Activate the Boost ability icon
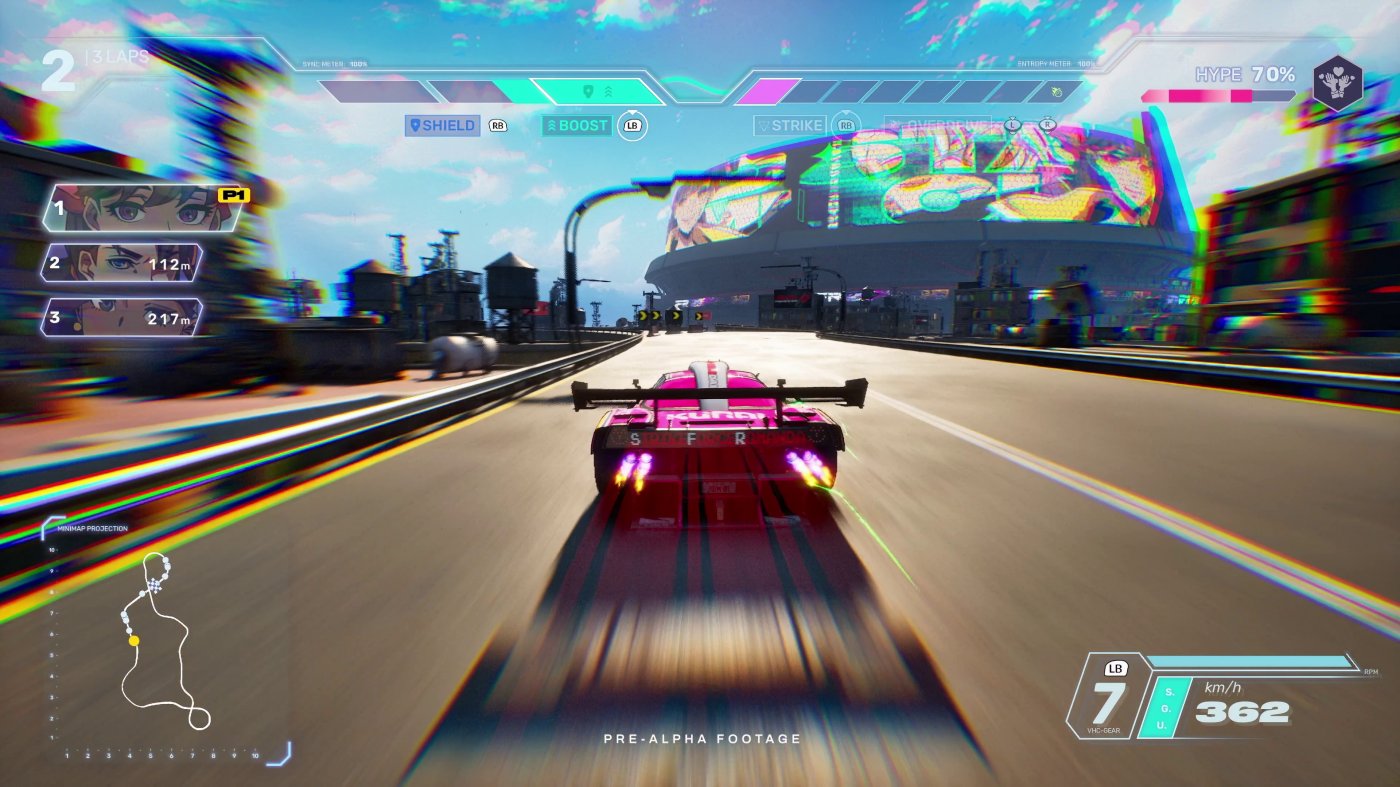The image size is (1400, 787). point(576,125)
